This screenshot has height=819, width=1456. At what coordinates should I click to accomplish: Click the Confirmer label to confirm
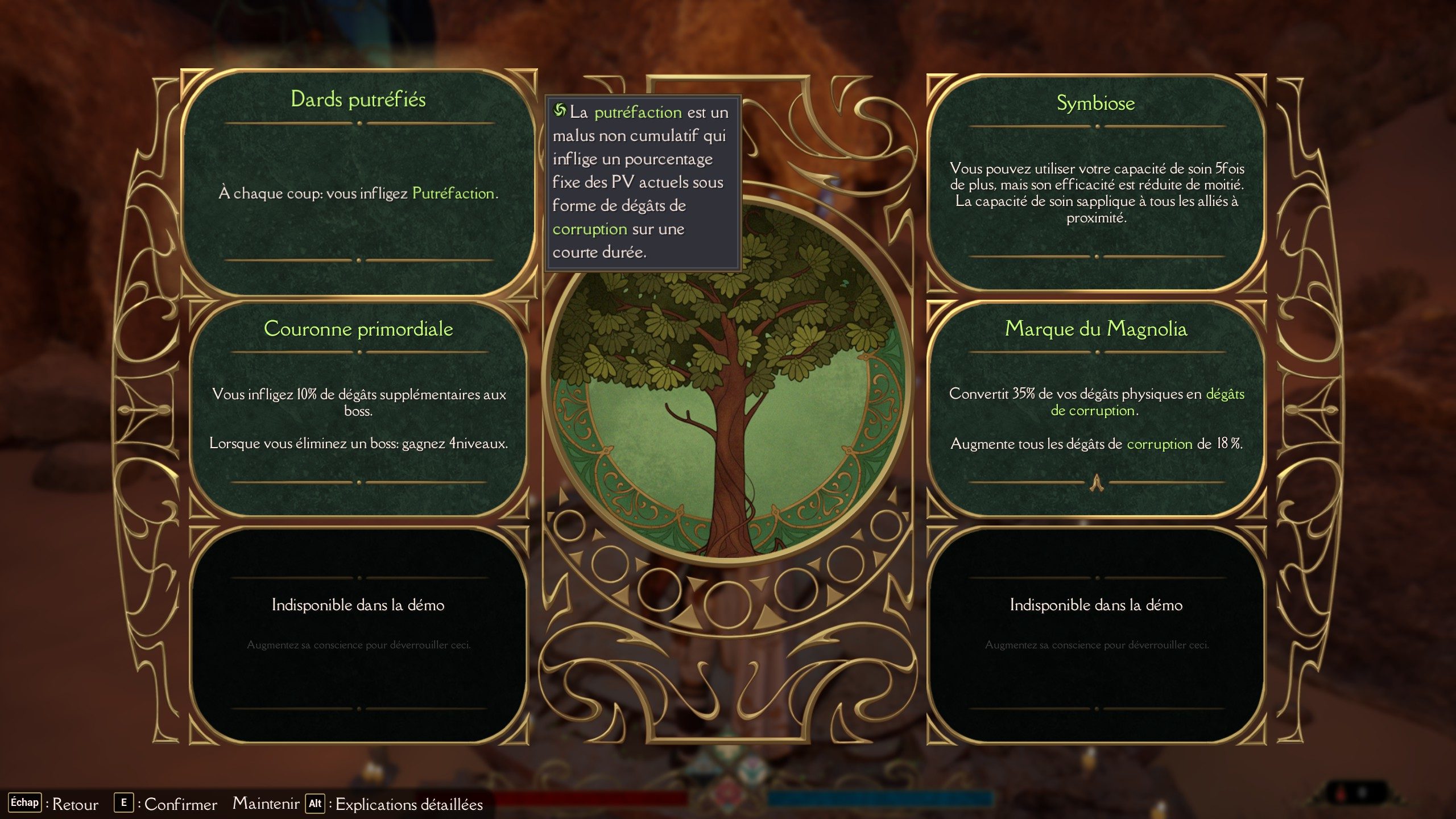point(180,804)
